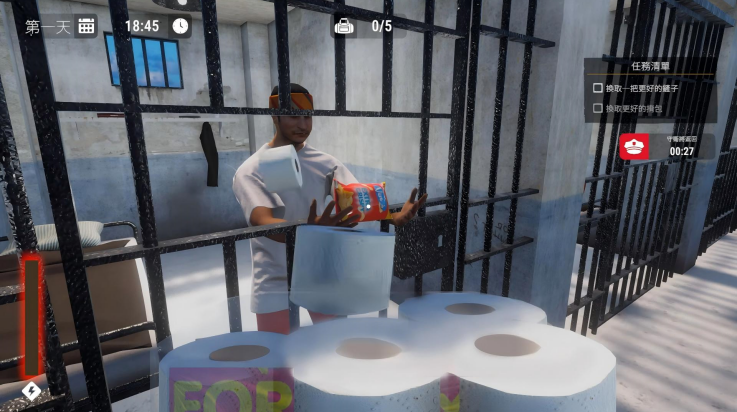Image resolution: width=737 pixels, height=412 pixels.
Task: Click the red guard cap icon
Action: pos(634,147)
